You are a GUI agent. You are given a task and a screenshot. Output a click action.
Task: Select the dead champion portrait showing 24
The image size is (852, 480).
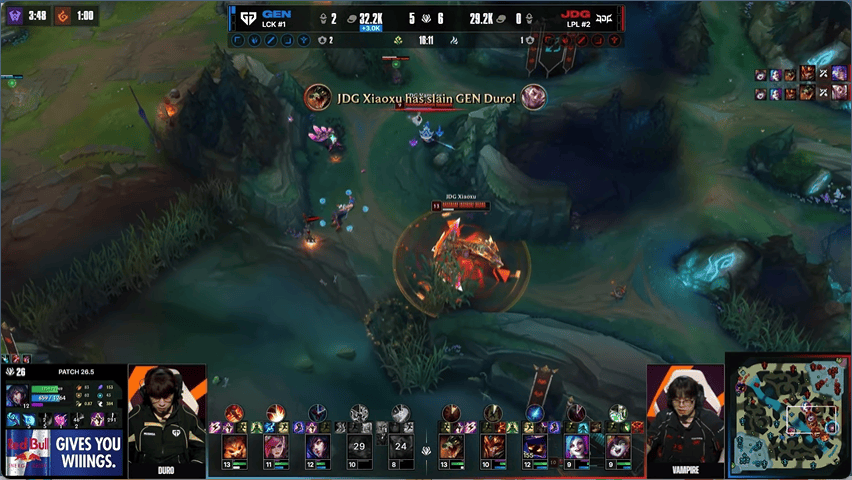point(400,446)
